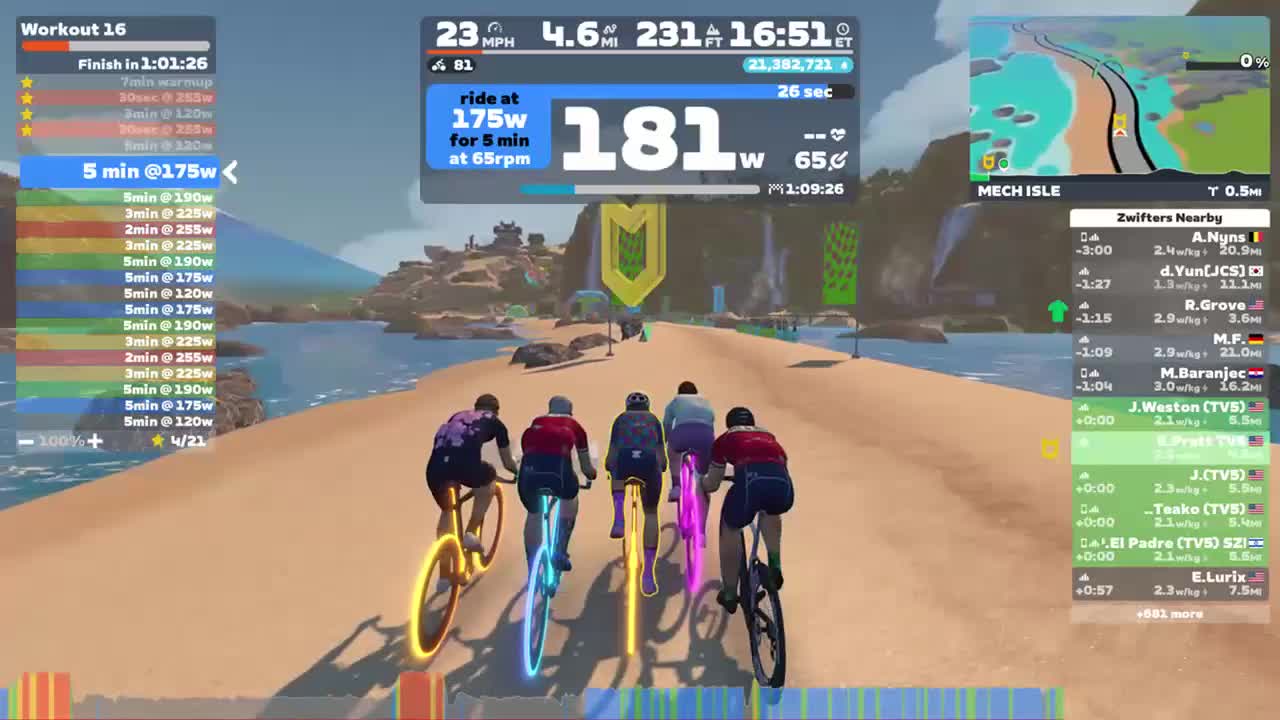Decrease workout intensity with the minus button
The width and height of the screenshot is (1280, 720).
[x=25, y=440]
